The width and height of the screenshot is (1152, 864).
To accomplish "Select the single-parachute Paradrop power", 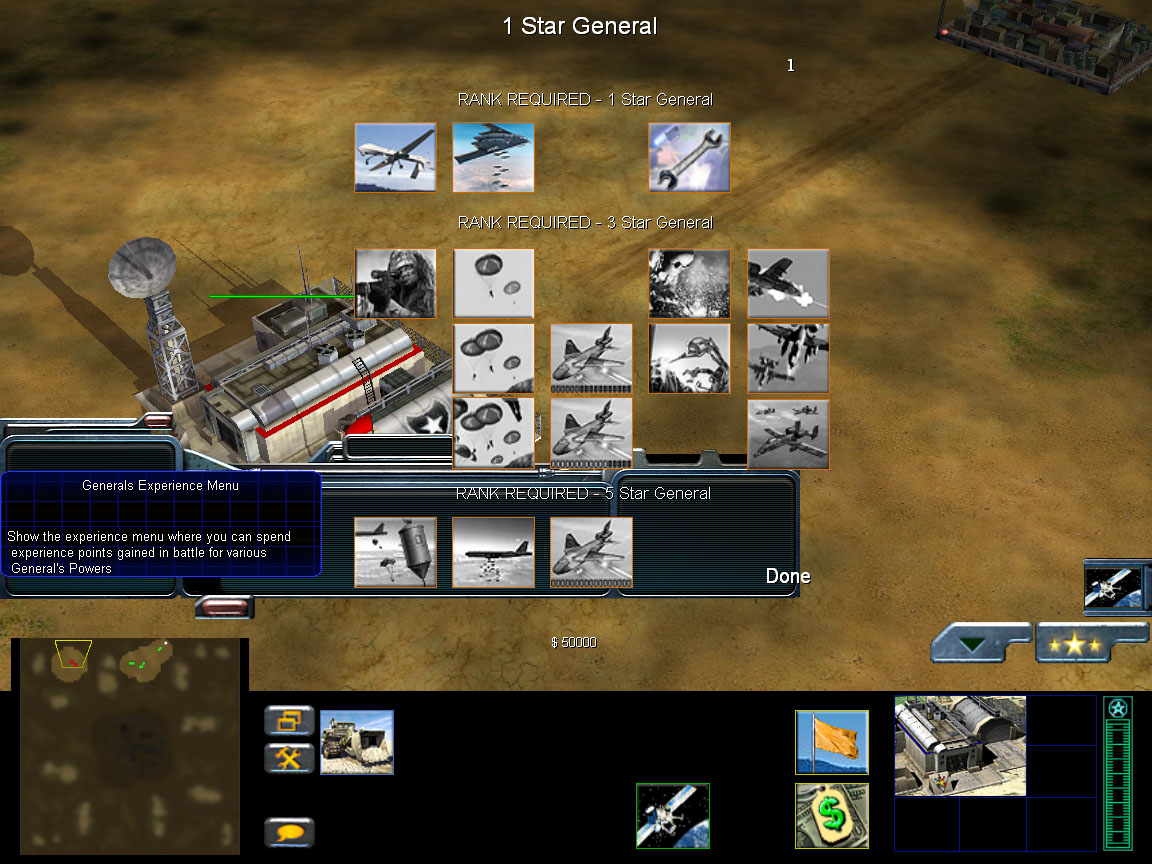I will tap(493, 283).
